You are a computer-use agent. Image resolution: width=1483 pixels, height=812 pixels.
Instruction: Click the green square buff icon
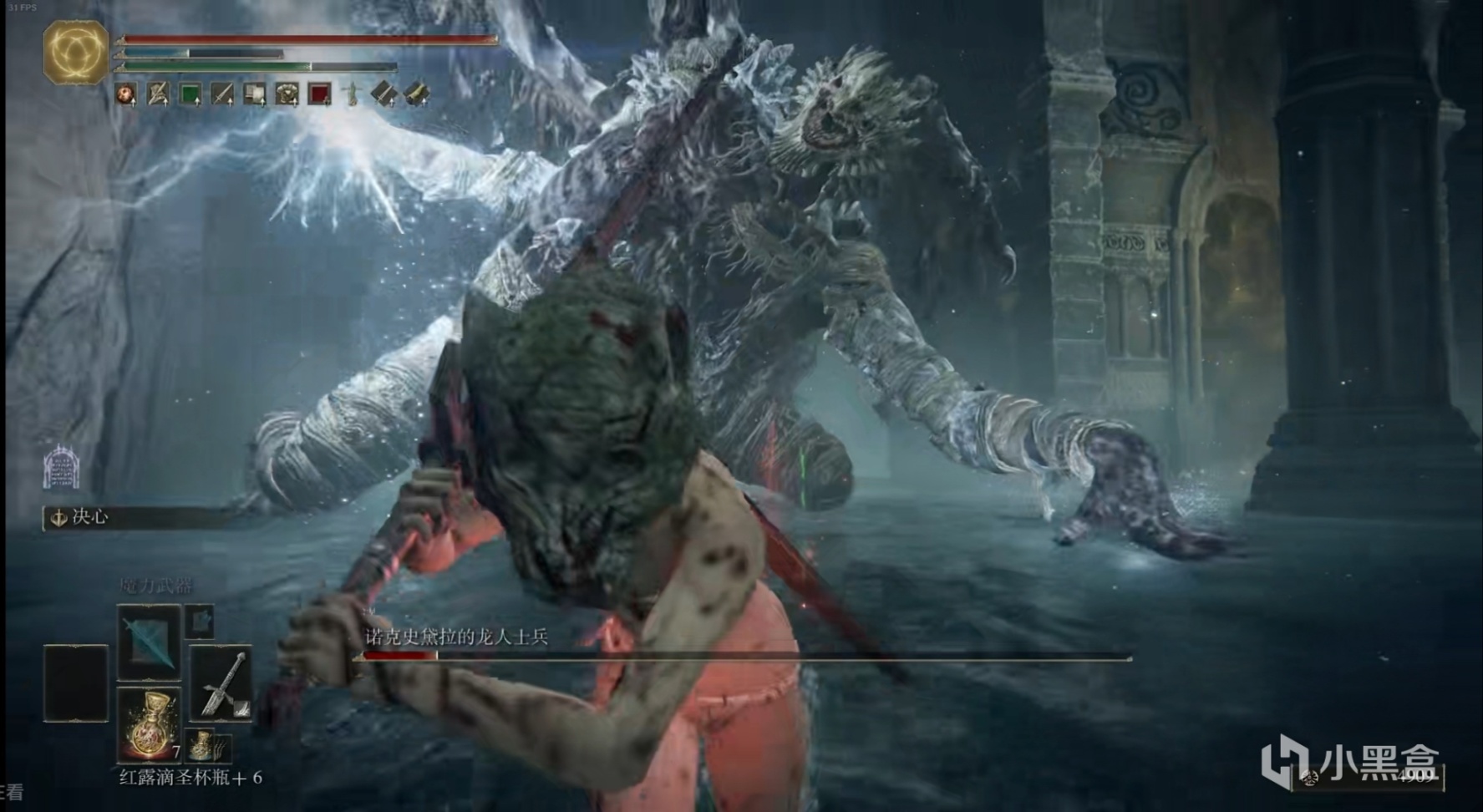190,94
